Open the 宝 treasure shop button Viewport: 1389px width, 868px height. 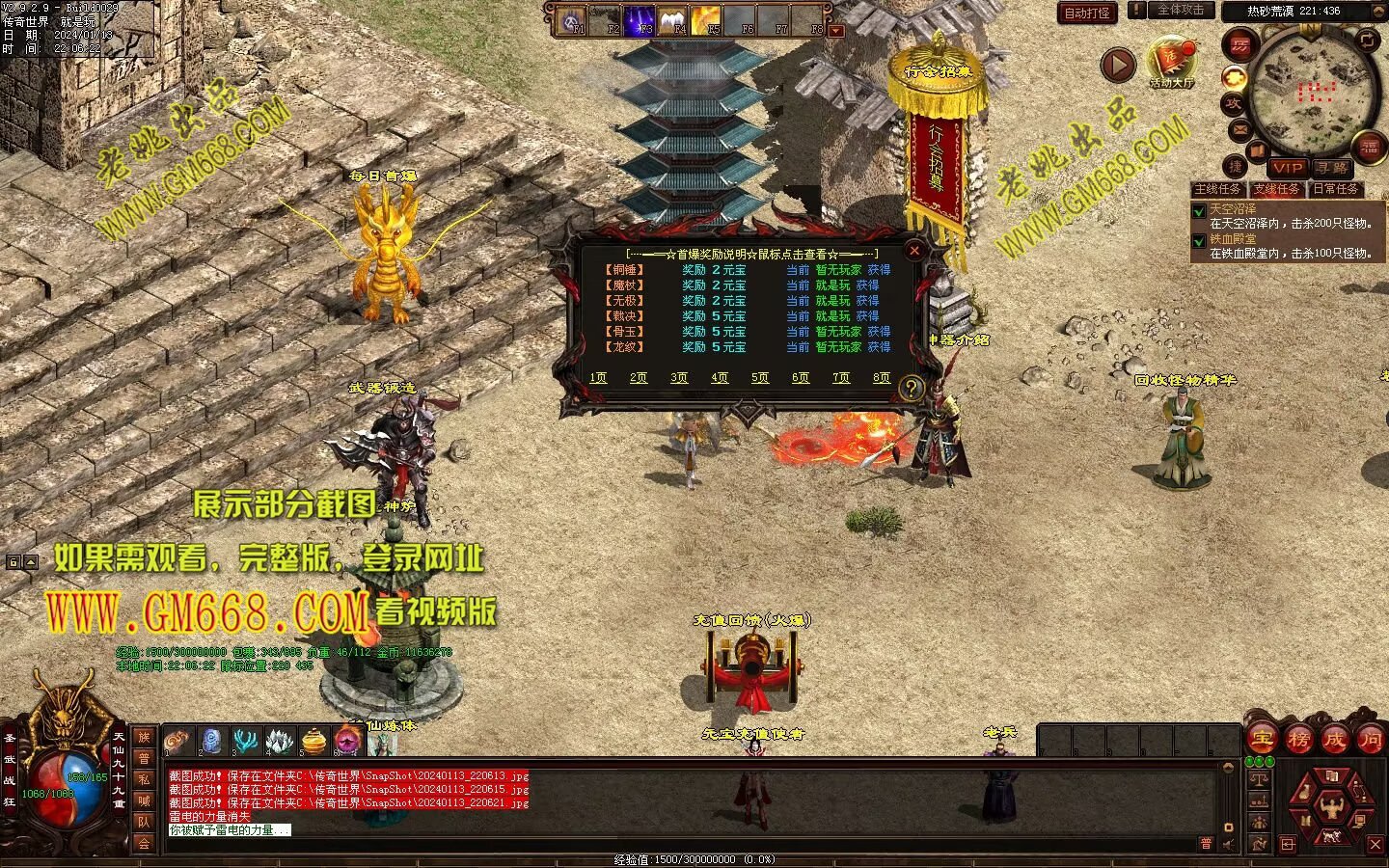click(1262, 740)
